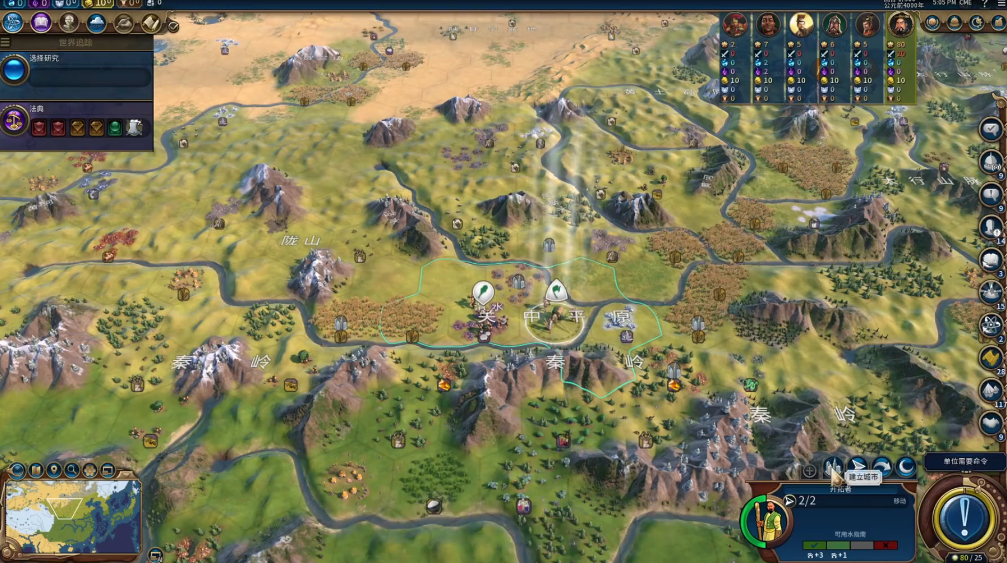1007x563 pixels.
Task: Toggle the world tracker checkmark button
Action: (173, 26)
